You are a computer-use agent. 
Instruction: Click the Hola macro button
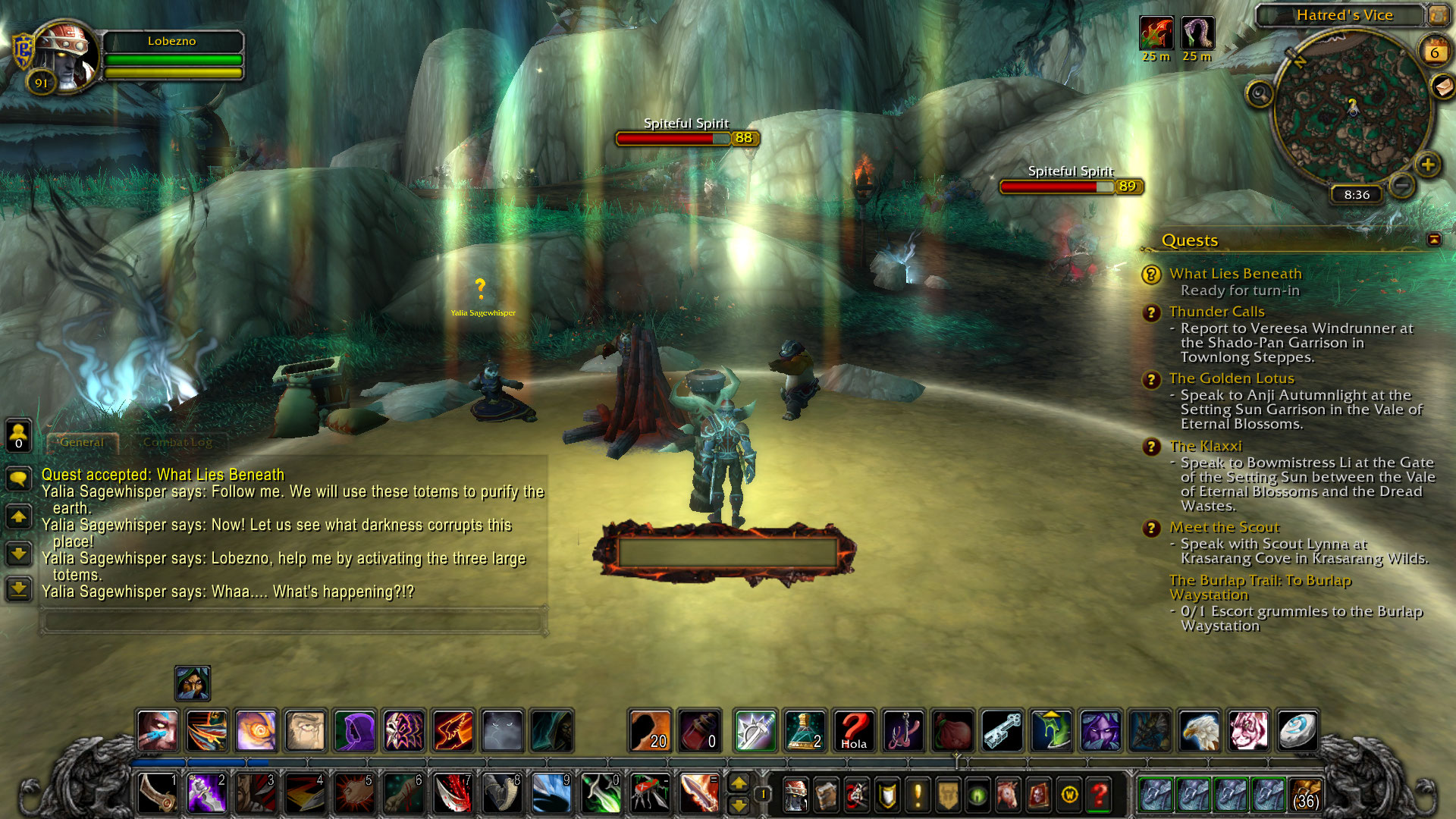tap(854, 731)
